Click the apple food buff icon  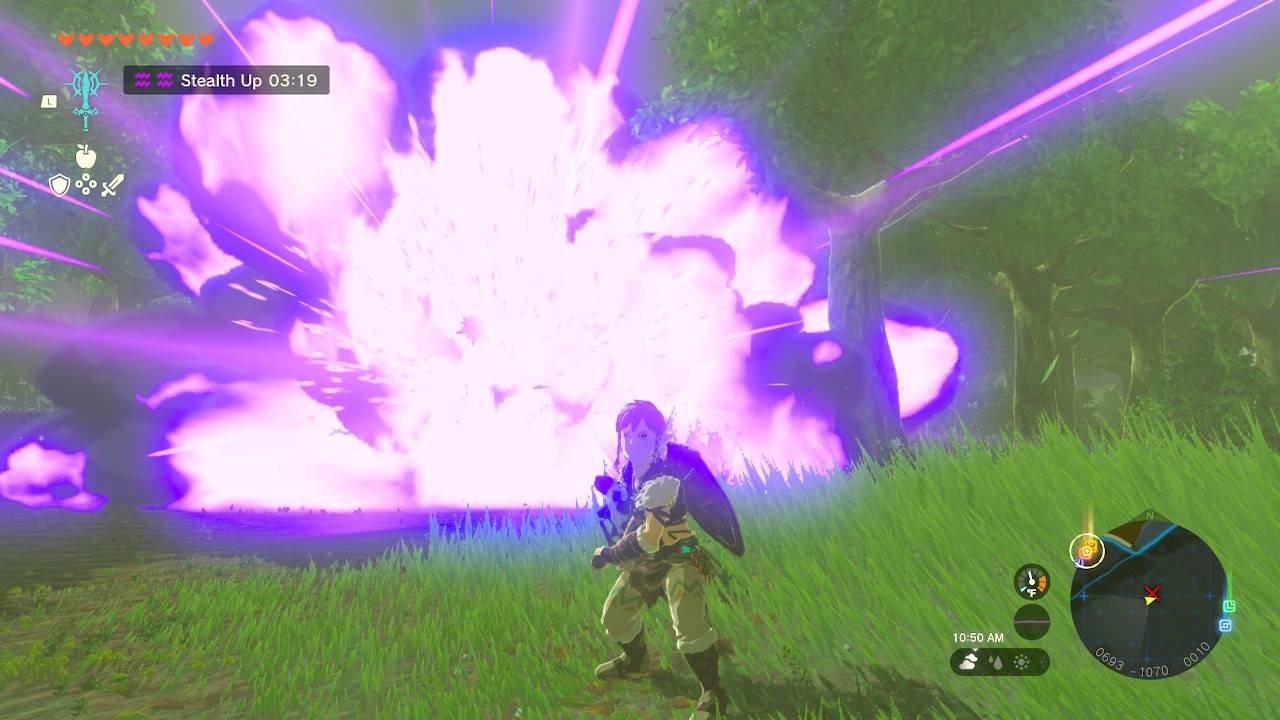pos(85,156)
